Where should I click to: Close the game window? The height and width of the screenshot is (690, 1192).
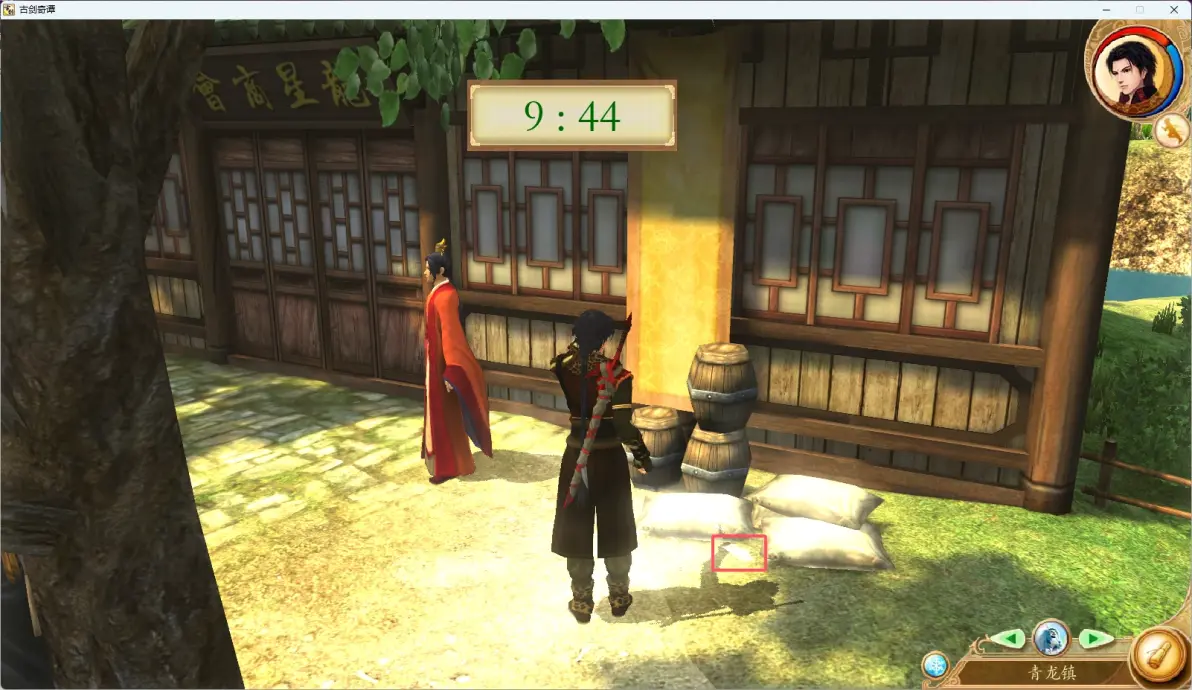click(x=1169, y=9)
